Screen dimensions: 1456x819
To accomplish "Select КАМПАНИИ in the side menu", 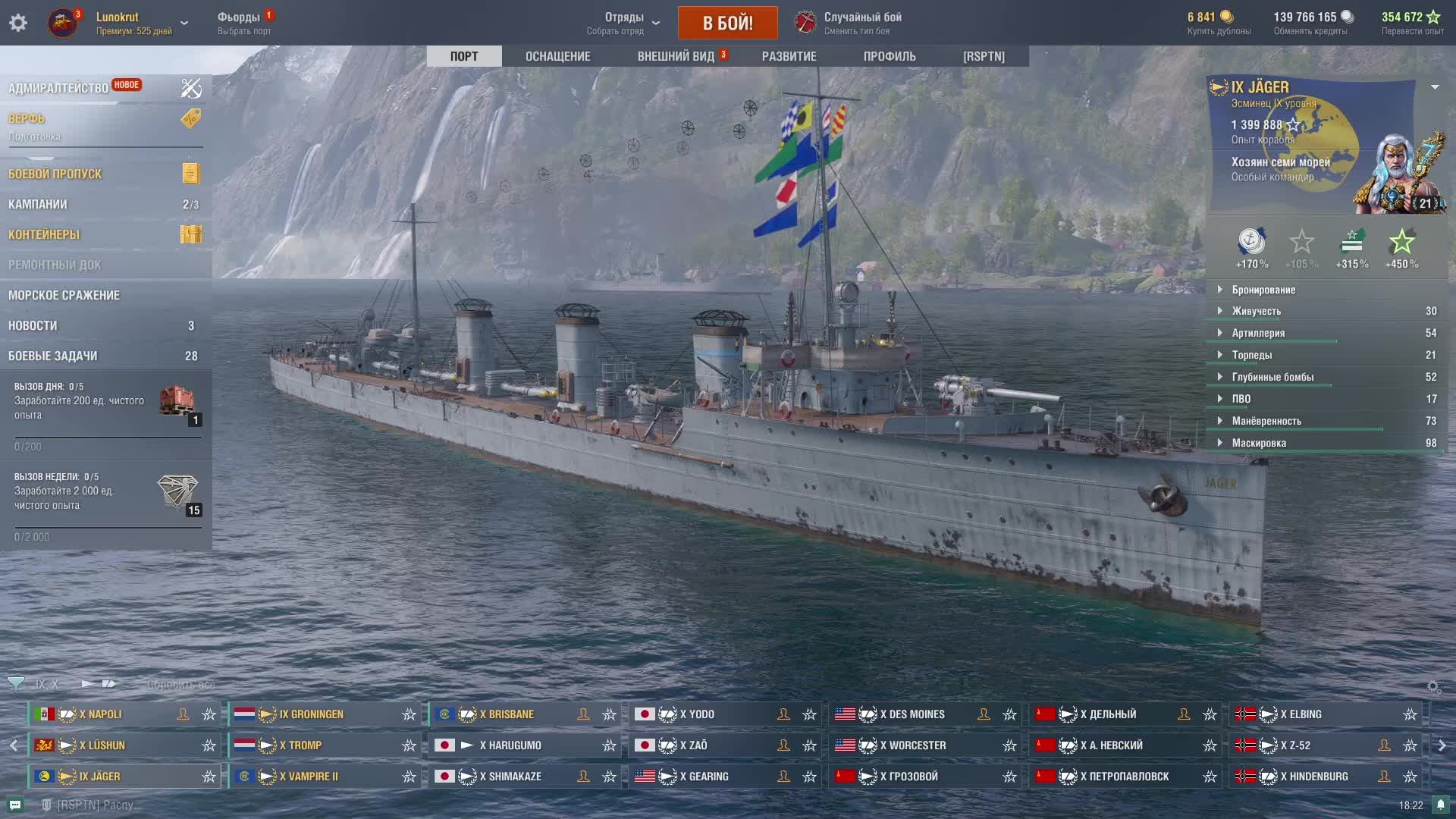I will pos(38,204).
